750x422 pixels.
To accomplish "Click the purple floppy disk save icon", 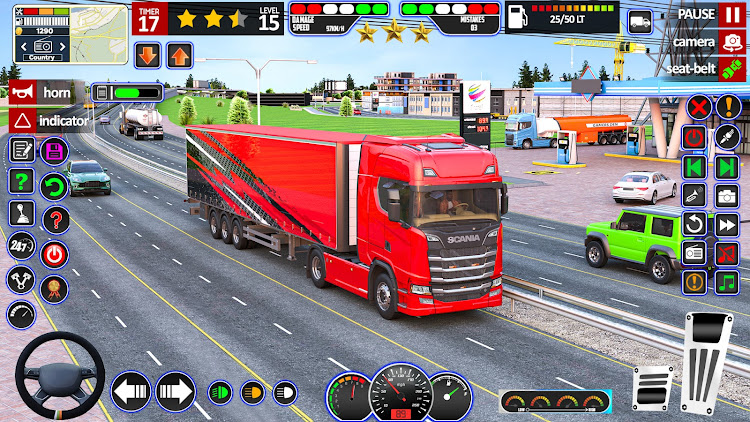I will [x=55, y=151].
